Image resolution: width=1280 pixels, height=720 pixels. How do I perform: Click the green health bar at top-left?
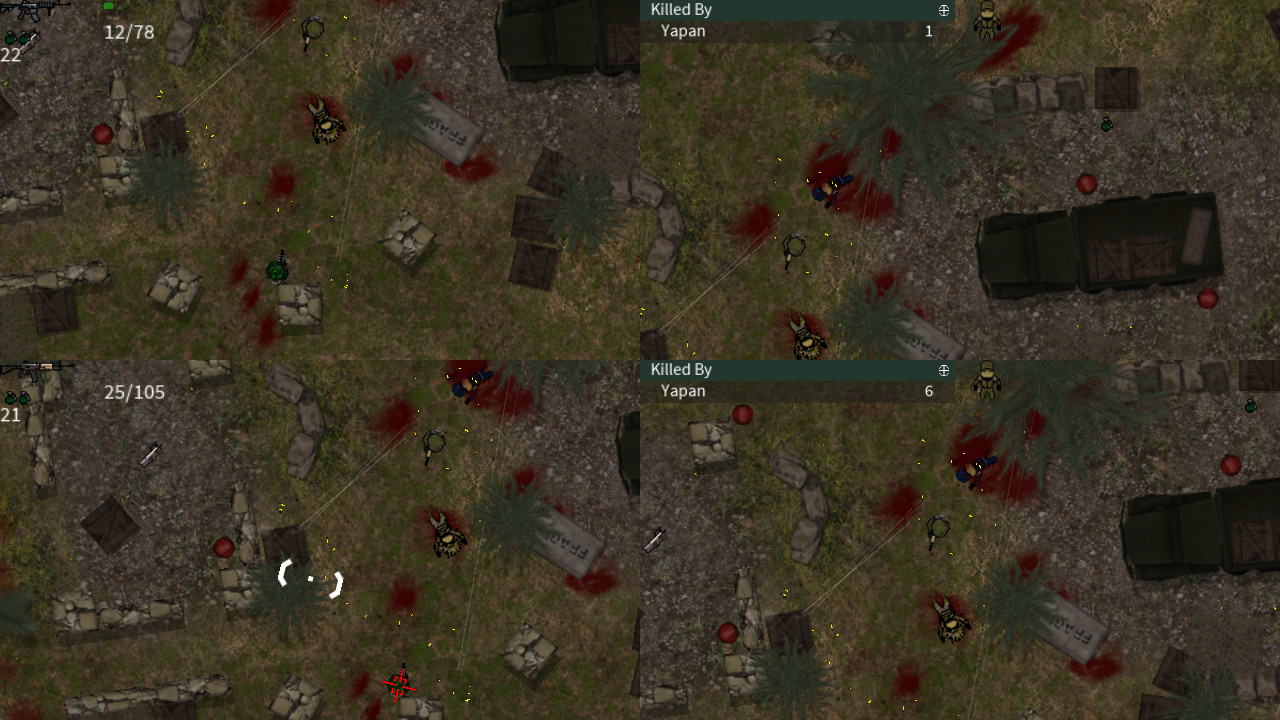pyautogui.click(x=107, y=6)
